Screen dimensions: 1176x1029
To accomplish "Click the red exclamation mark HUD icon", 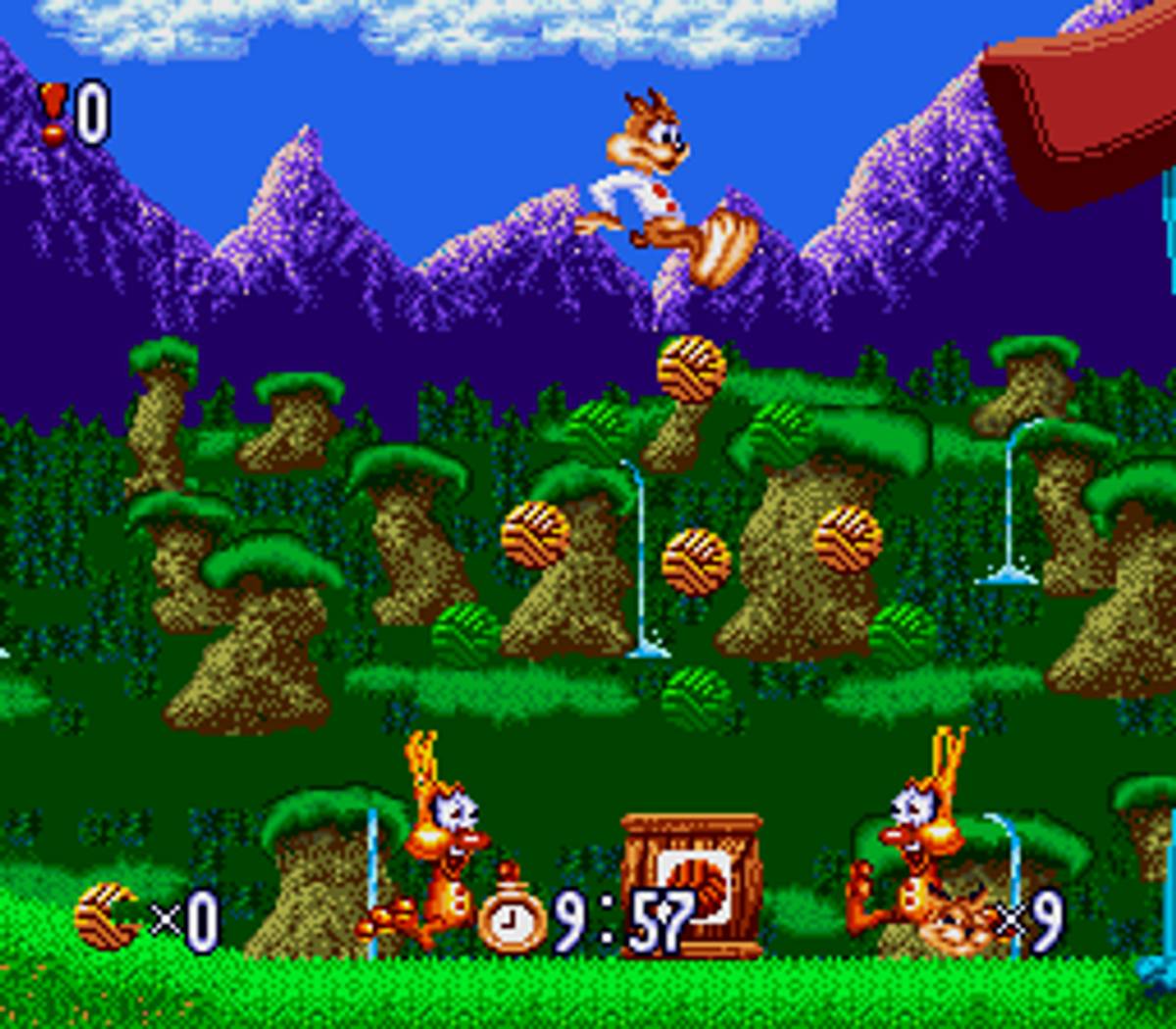I will tap(52, 114).
